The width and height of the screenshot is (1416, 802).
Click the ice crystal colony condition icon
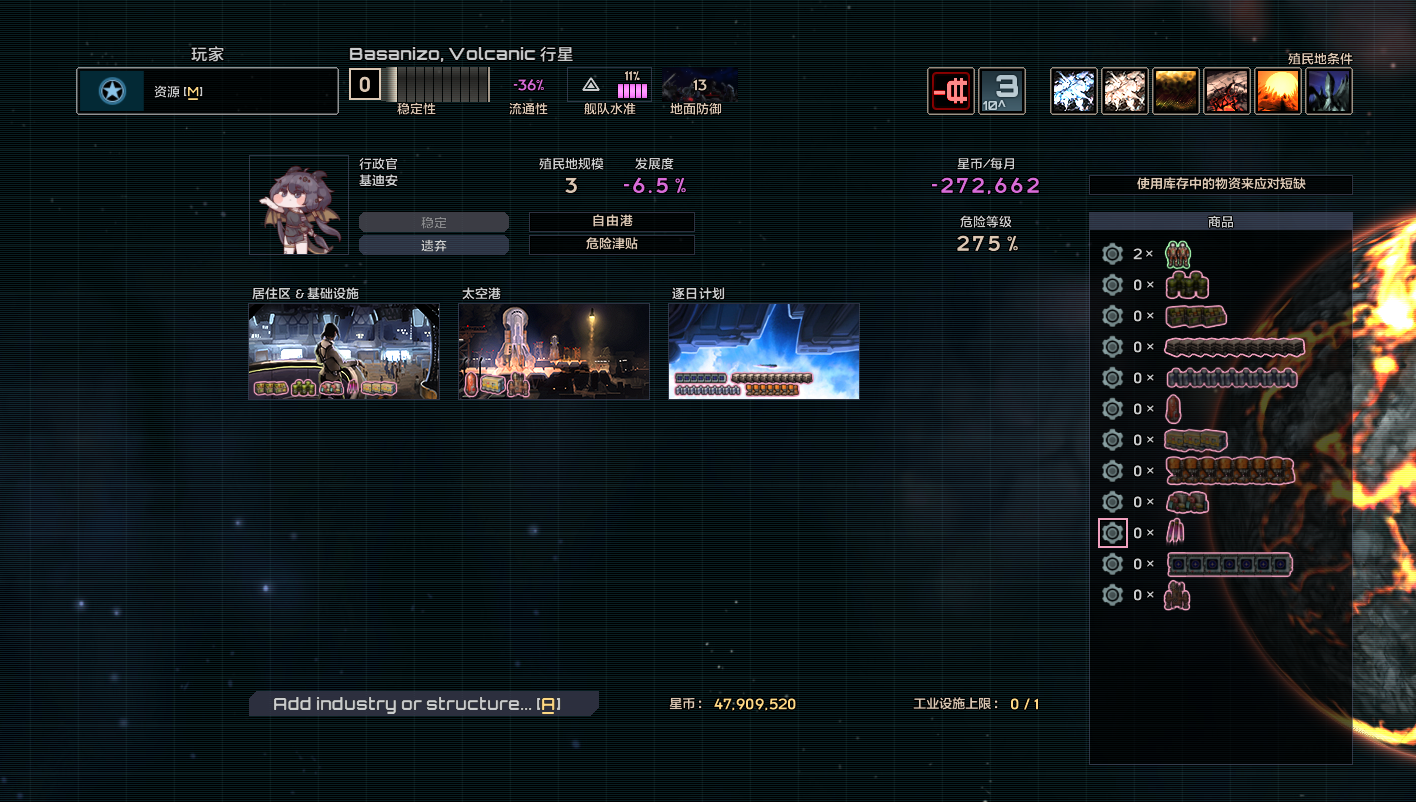[1074, 91]
